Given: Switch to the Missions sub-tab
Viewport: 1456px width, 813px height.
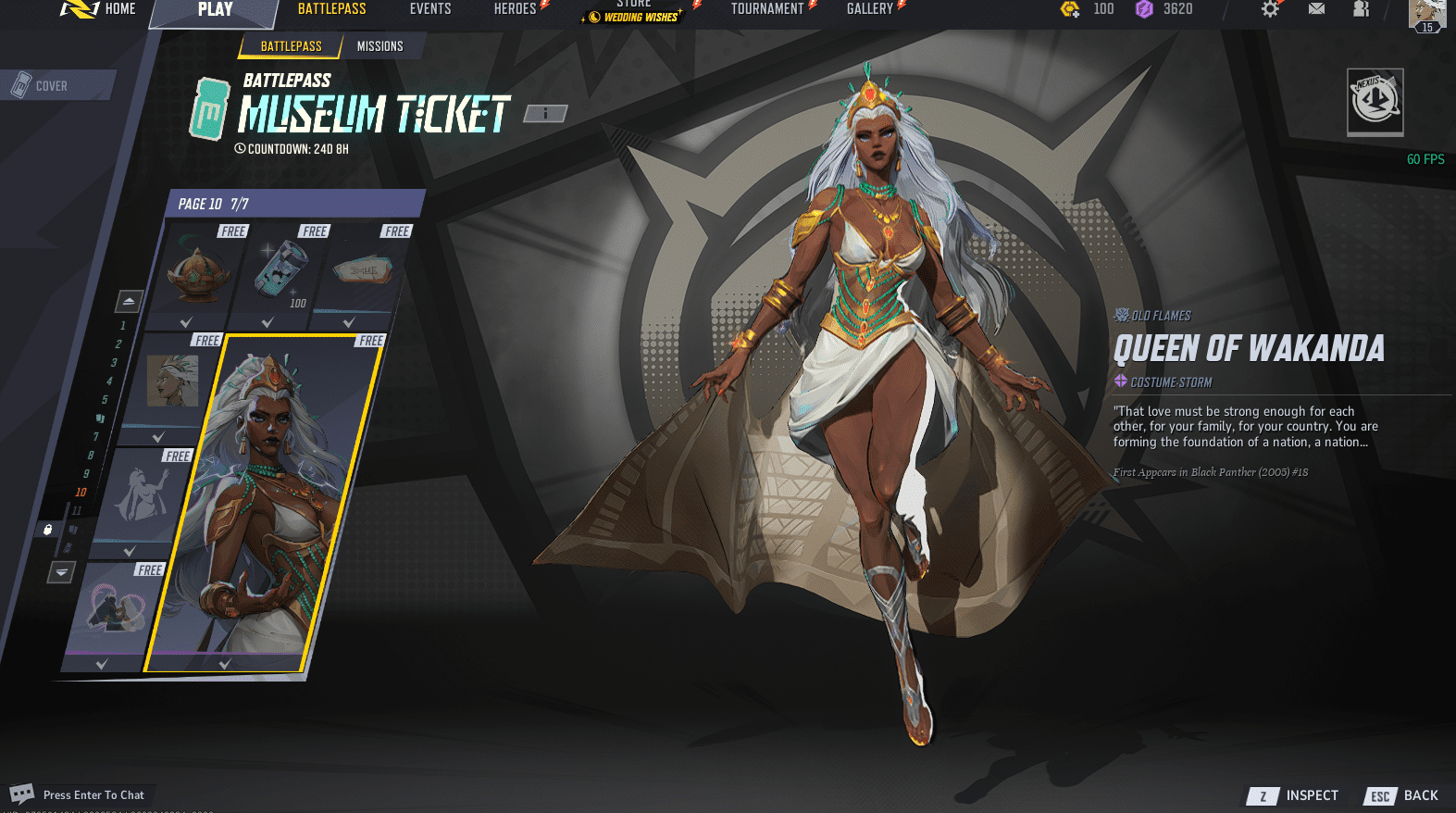Looking at the screenshot, I should click(x=380, y=46).
